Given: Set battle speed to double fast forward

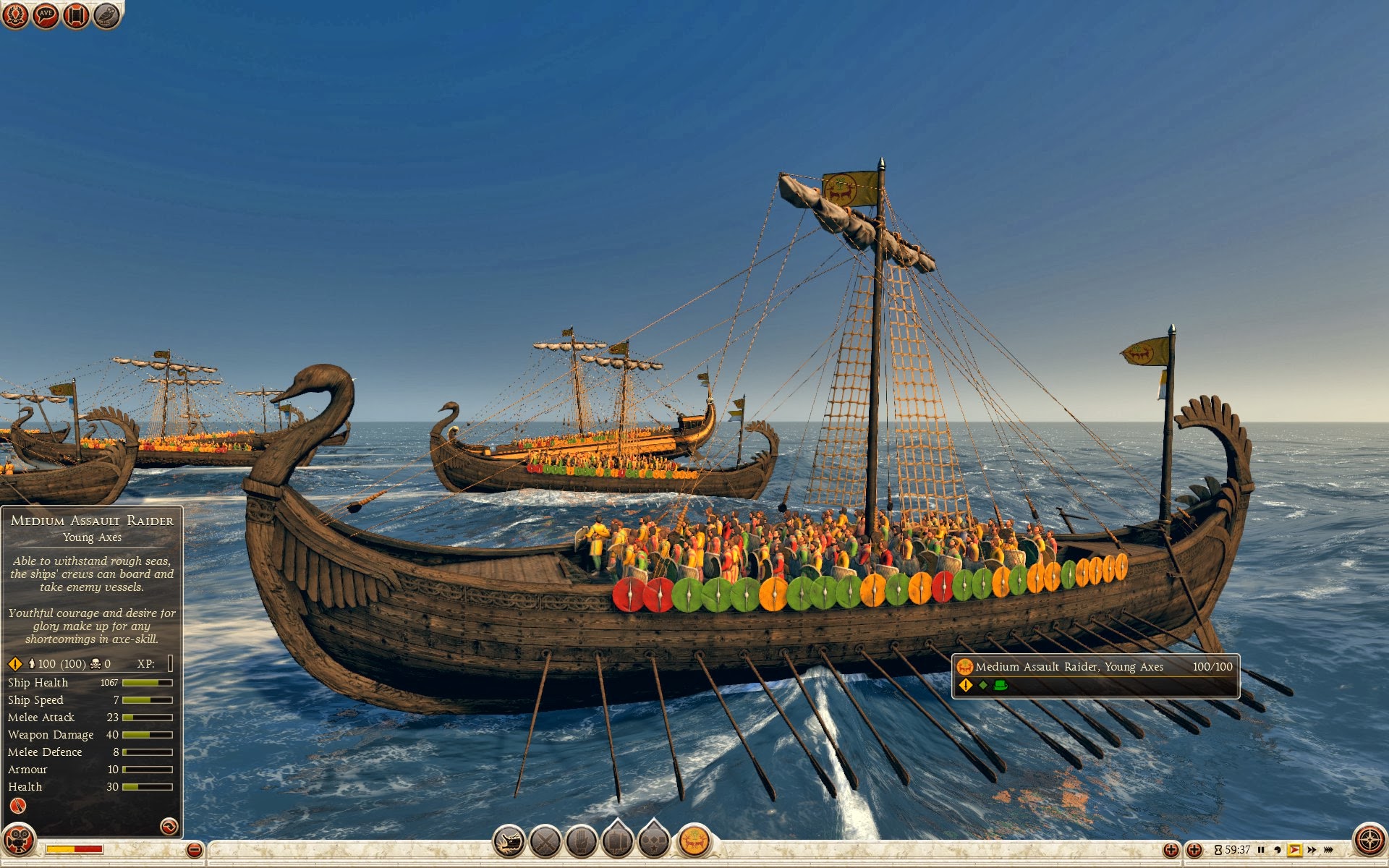Looking at the screenshot, I should (x=1312, y=850).
